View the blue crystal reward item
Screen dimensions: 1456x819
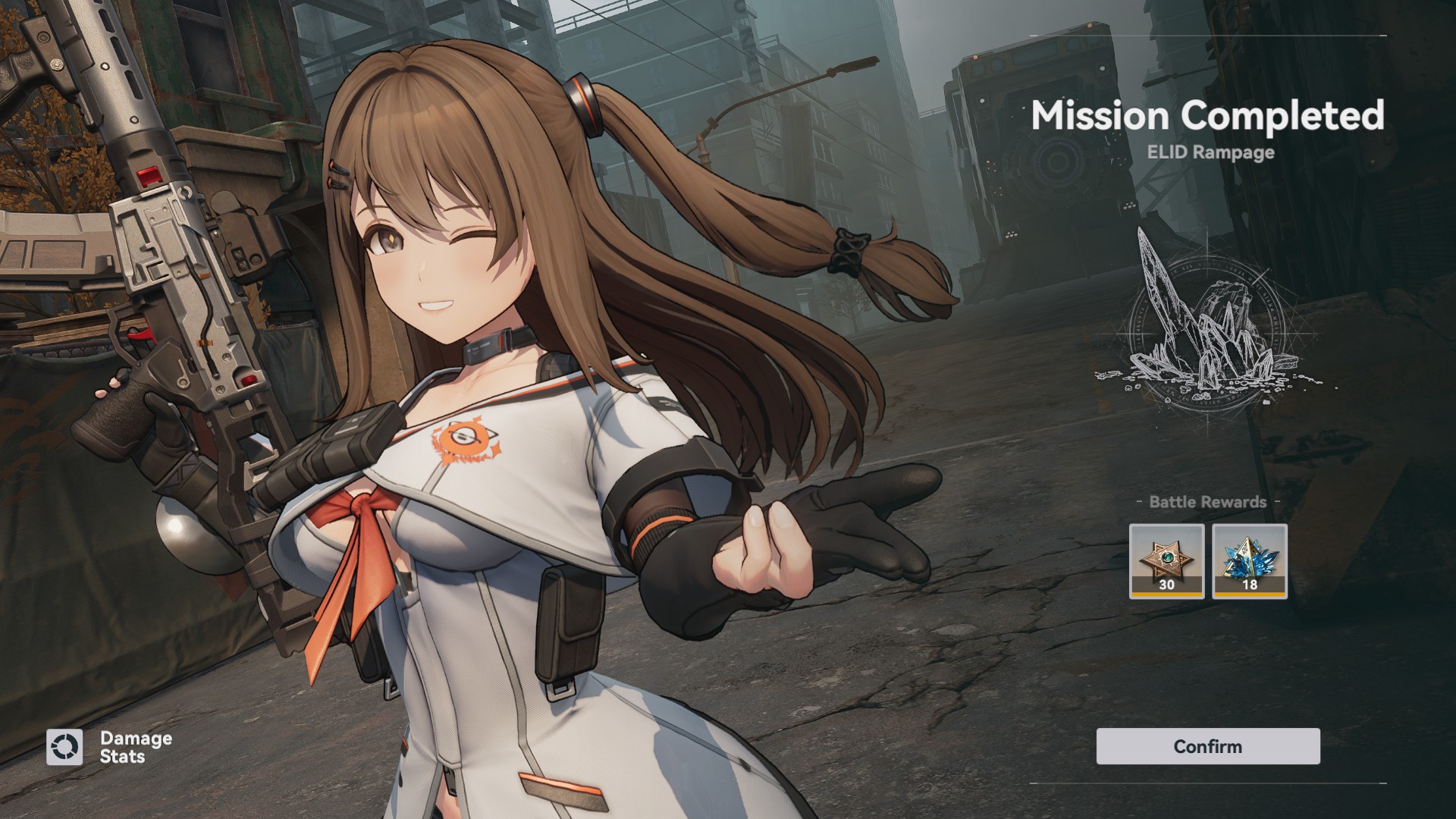1249,560
